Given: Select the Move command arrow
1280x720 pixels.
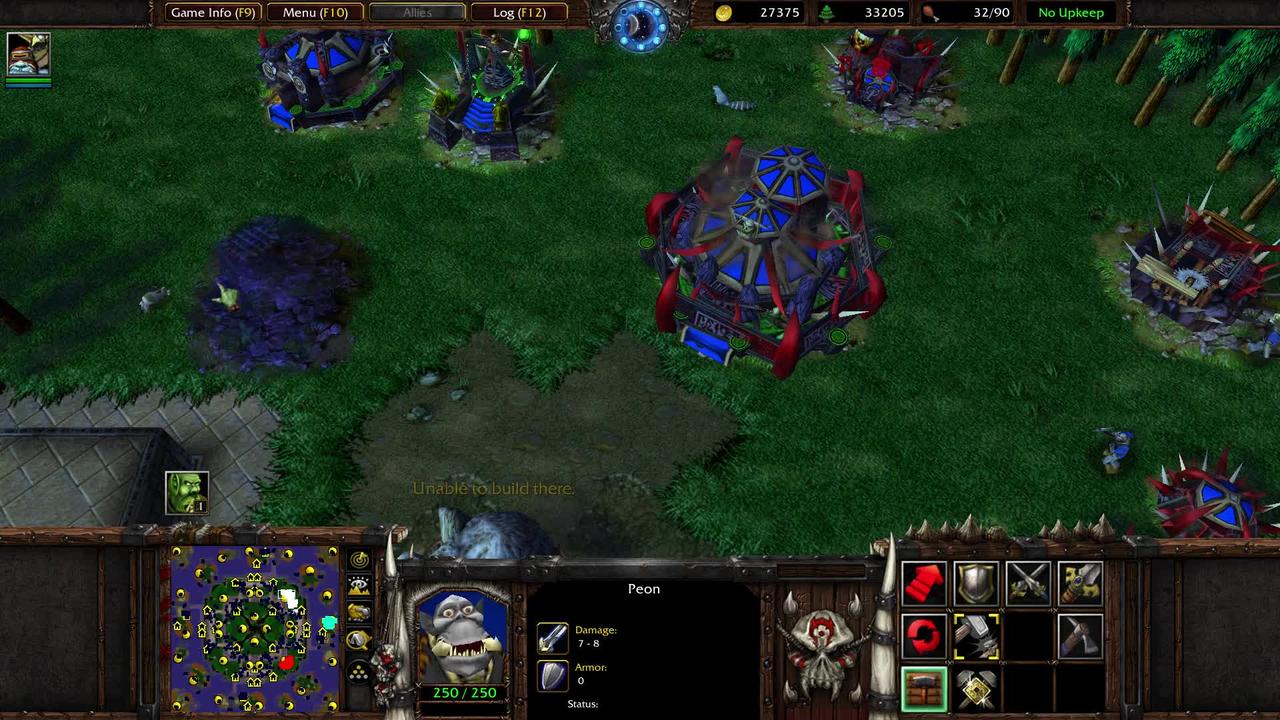Looking at the screenshot, I should coord(923,585).
